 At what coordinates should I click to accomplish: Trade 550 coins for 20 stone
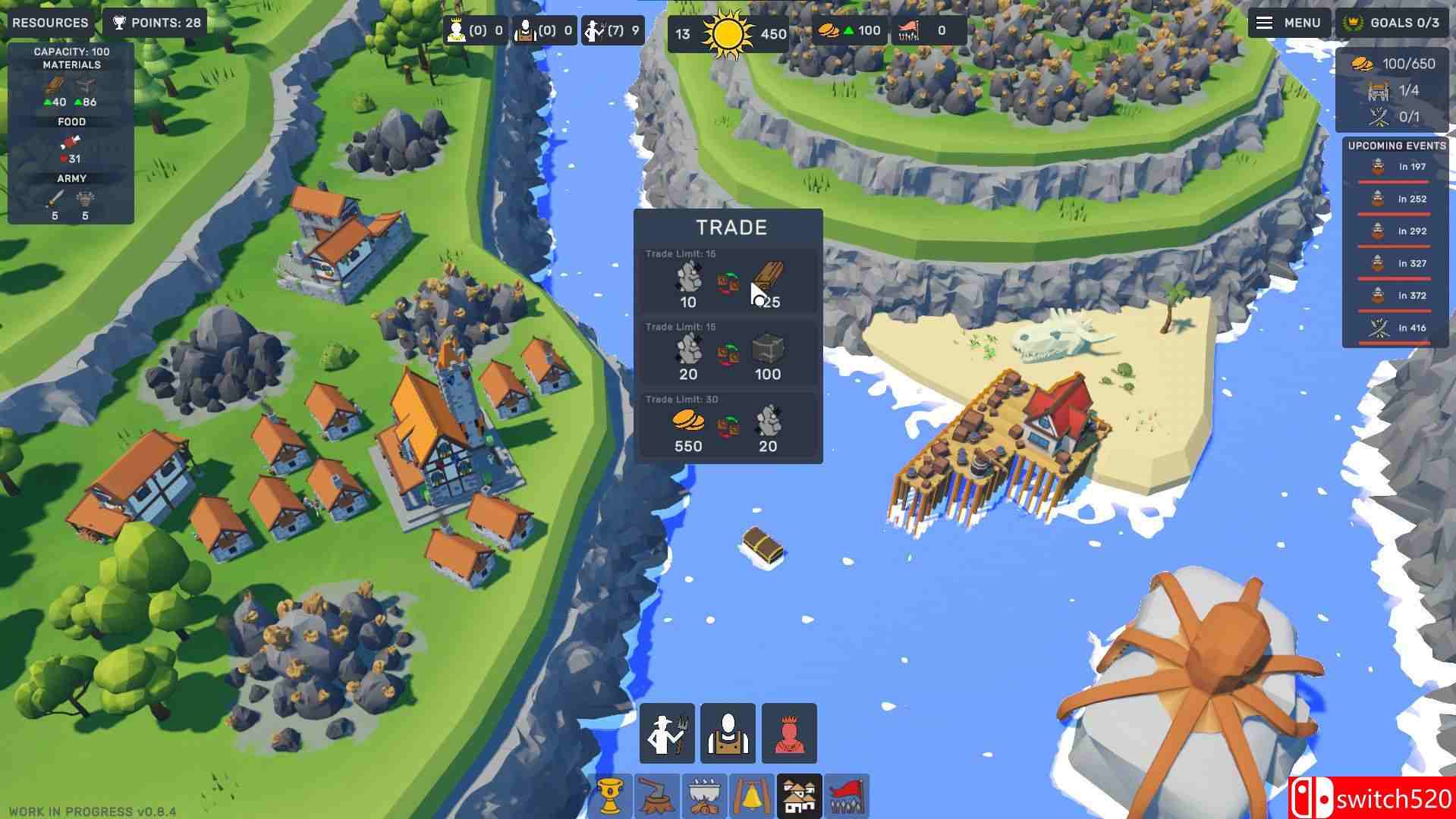pos(727,425)
